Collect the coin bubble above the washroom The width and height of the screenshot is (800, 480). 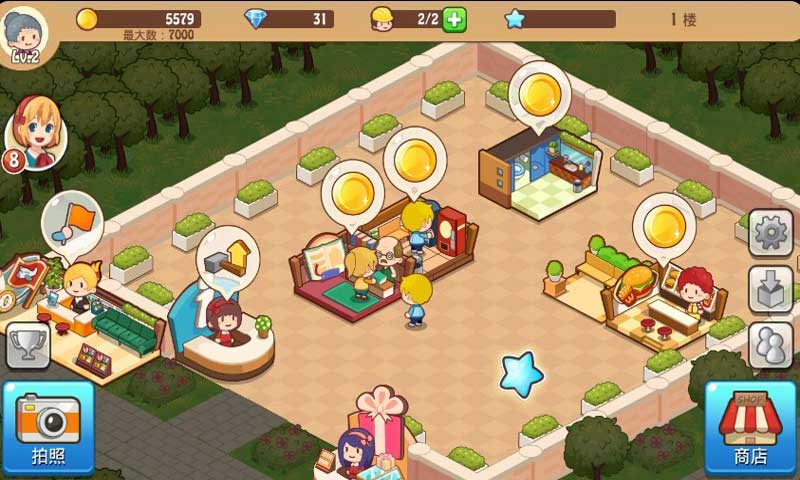coord(539,94)
